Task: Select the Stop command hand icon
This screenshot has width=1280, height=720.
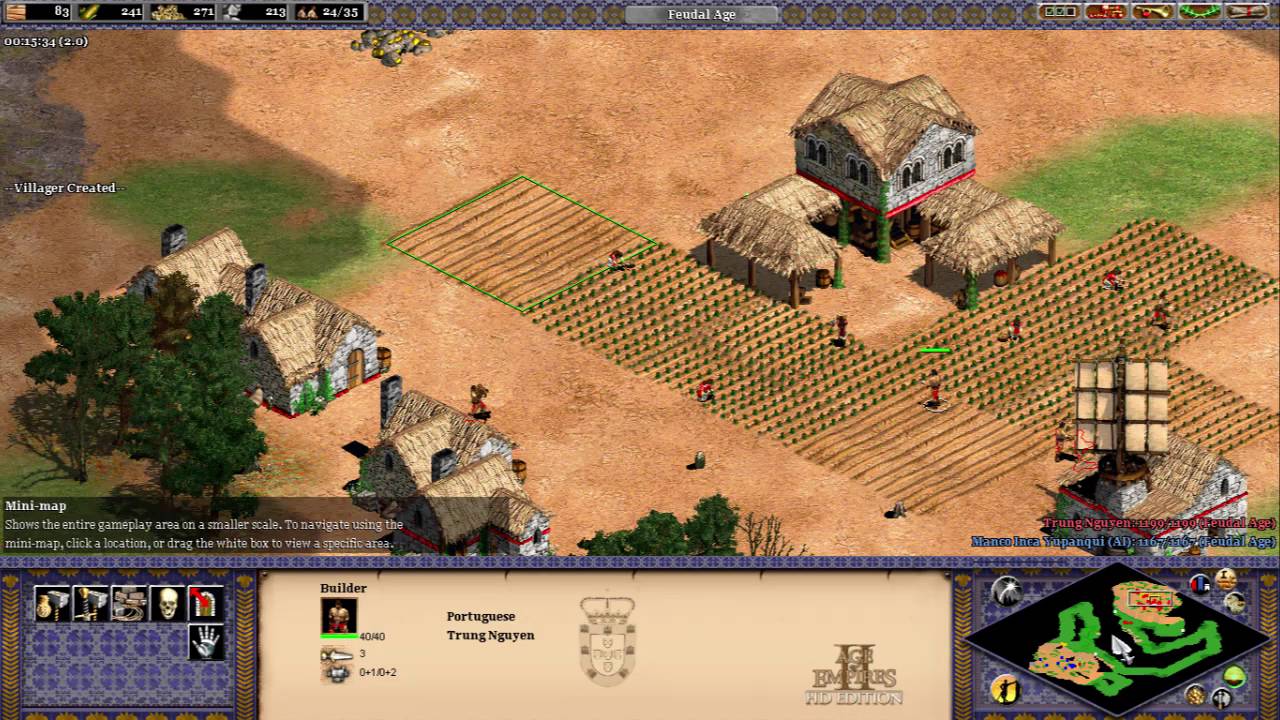Action: click(207, 643)
